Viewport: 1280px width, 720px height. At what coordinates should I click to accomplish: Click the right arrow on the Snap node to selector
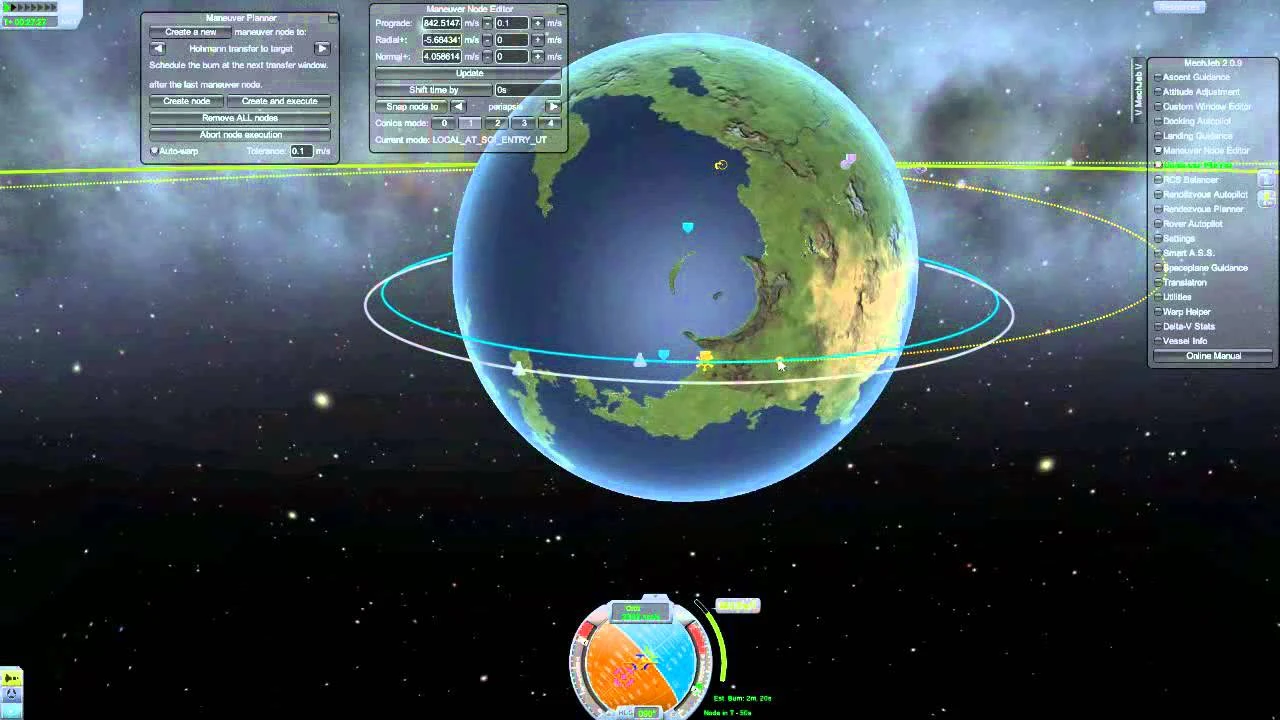click(554, 105)
